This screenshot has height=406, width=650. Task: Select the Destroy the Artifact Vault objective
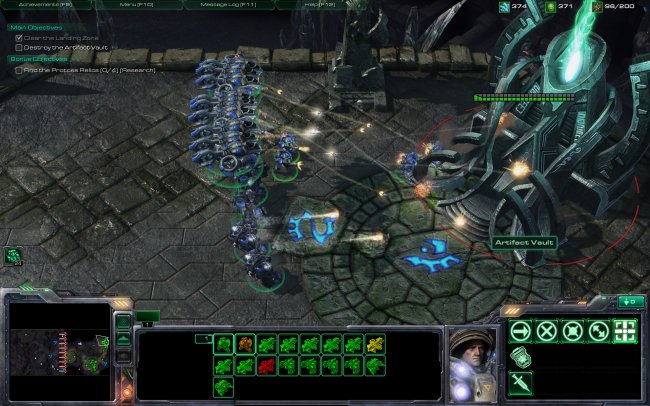(61, 47)
